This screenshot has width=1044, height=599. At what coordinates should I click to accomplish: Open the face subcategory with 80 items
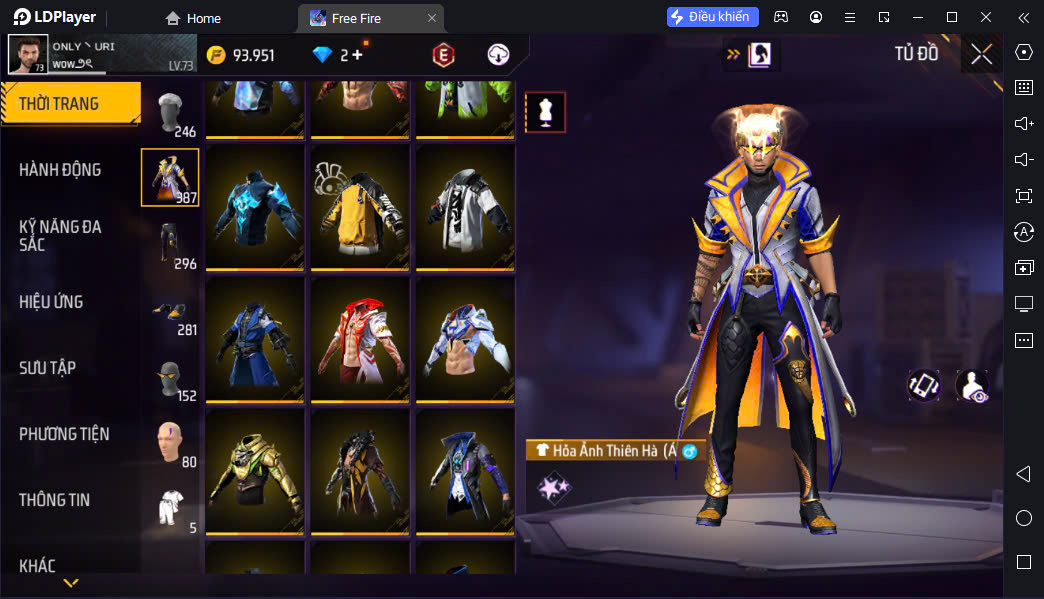[x=171, y=442]
